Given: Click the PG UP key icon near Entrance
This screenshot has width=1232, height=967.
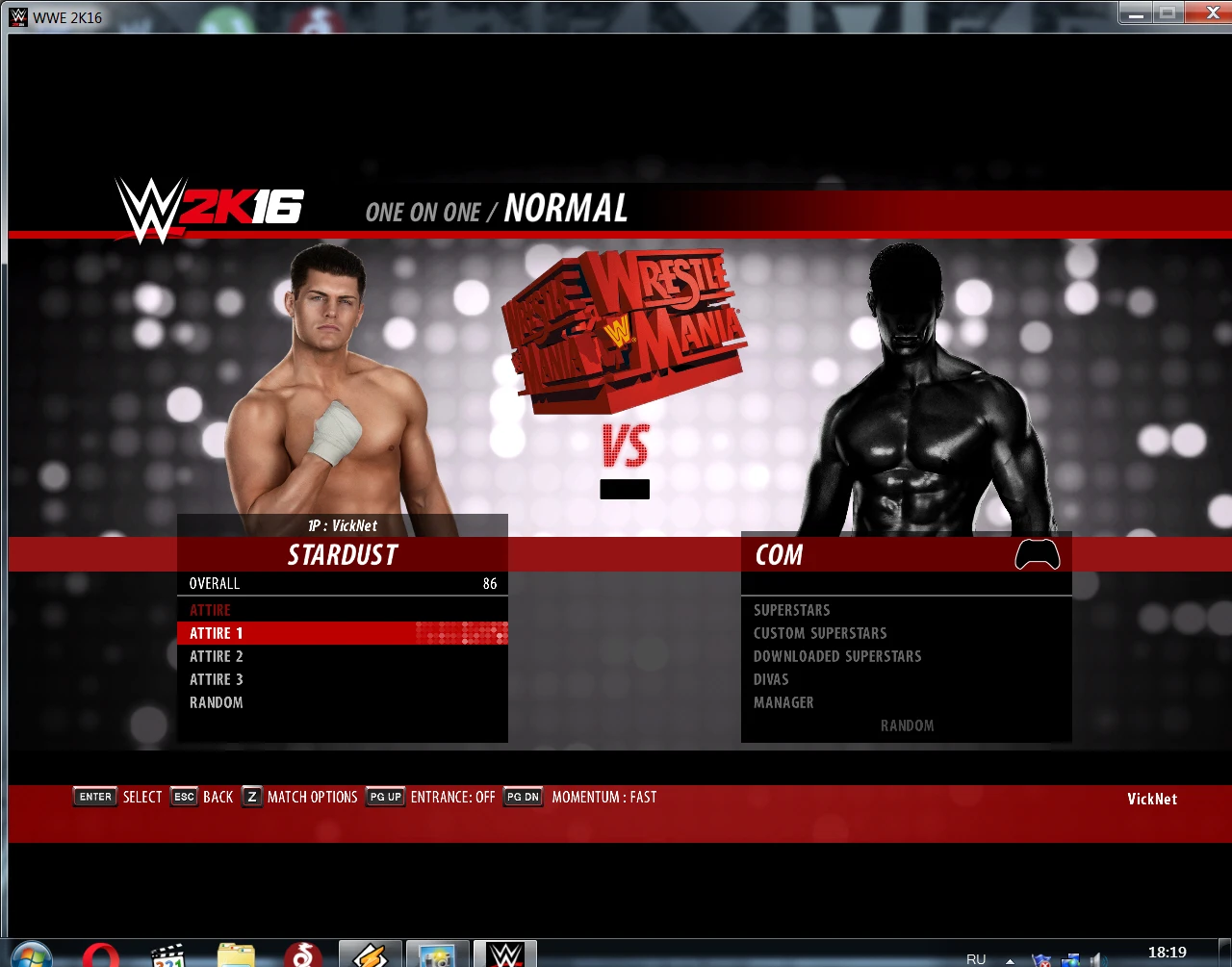Looking at the screenshot, I should pyautogui.click(x=385, y=797).
